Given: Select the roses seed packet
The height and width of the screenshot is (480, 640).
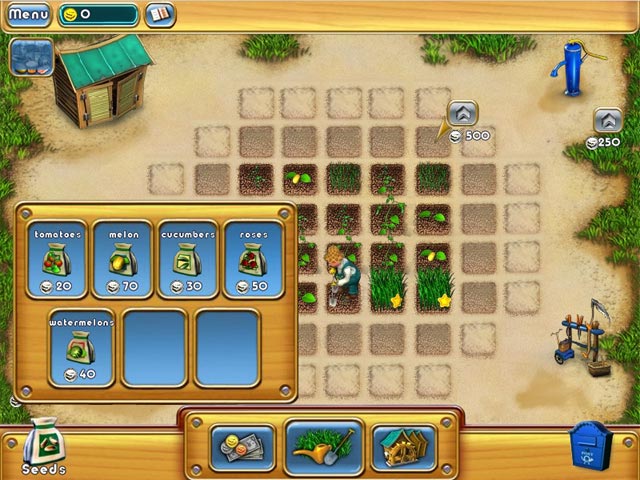Looking at the screenshot, I should 251,258.
